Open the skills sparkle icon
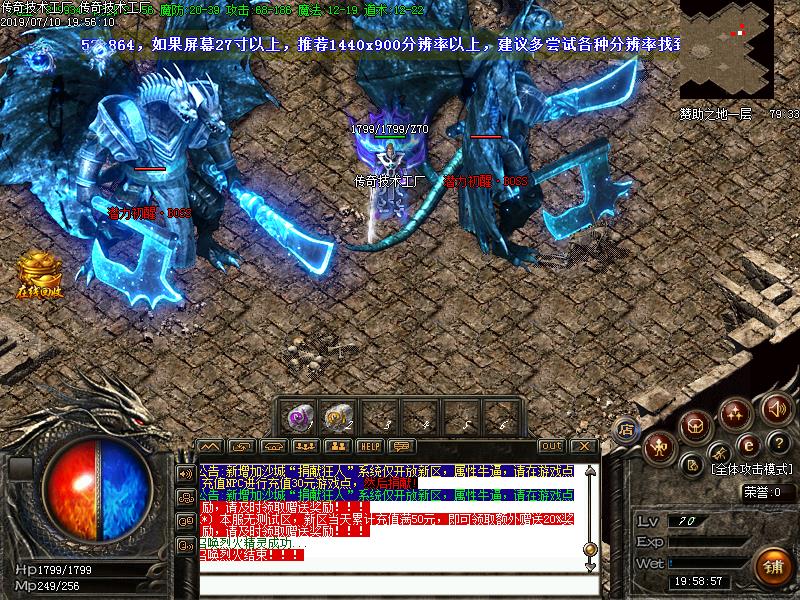Viewport: 800px width, 600px height. [x=737, y=412]
